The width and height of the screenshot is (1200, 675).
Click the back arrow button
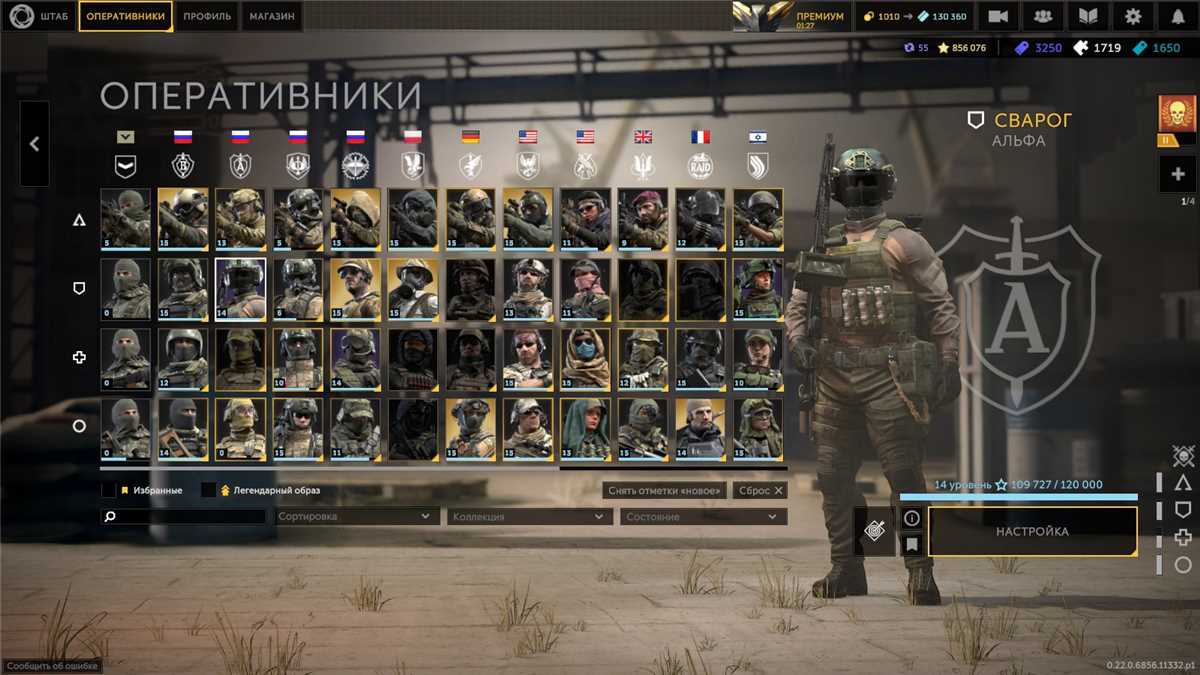pyautogui.click(x=34, y=144)
